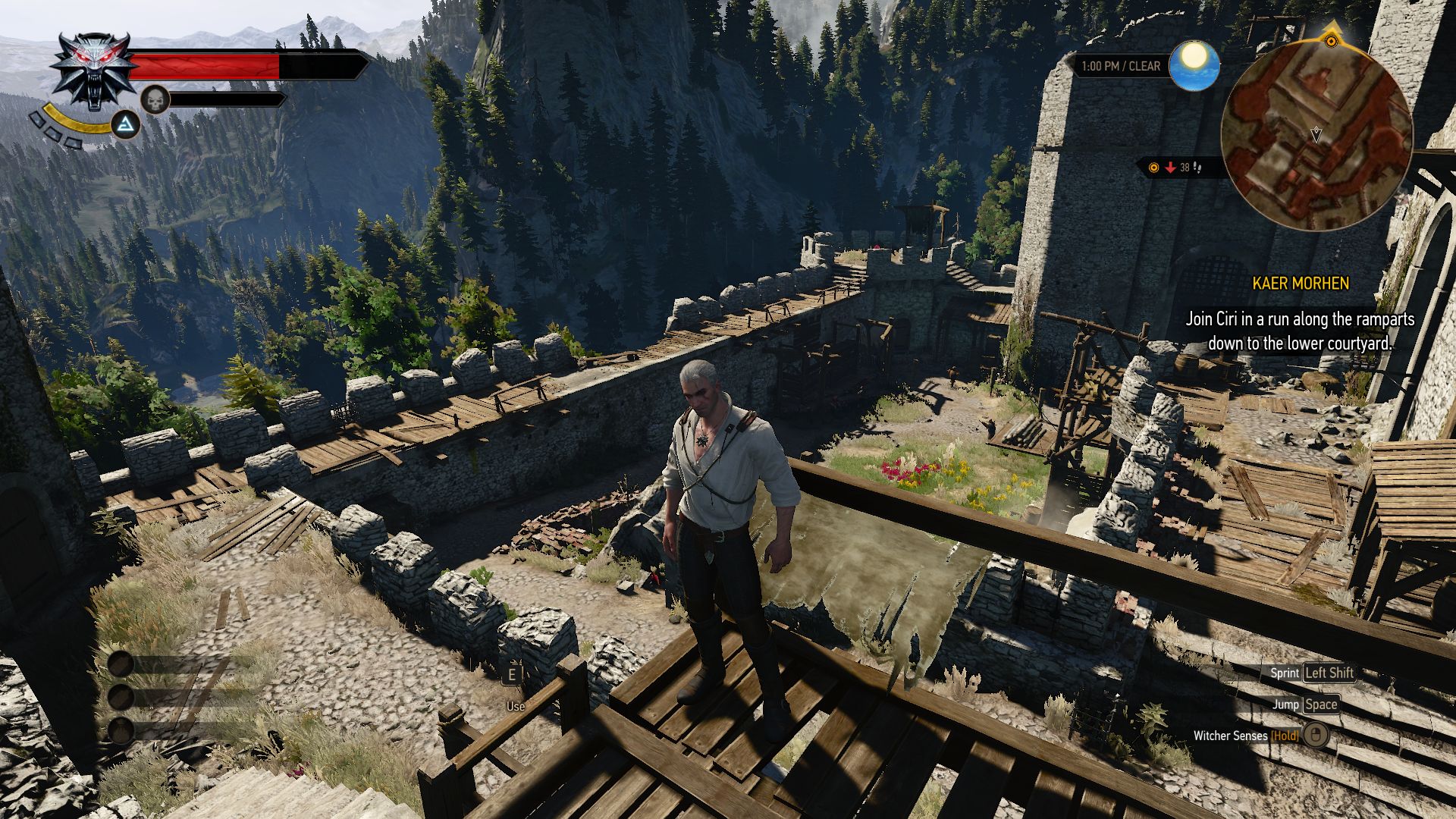Viewport: 1456px width, 819px height.
Task: Click the toxicity skull icon
Action: pos(155,100)
